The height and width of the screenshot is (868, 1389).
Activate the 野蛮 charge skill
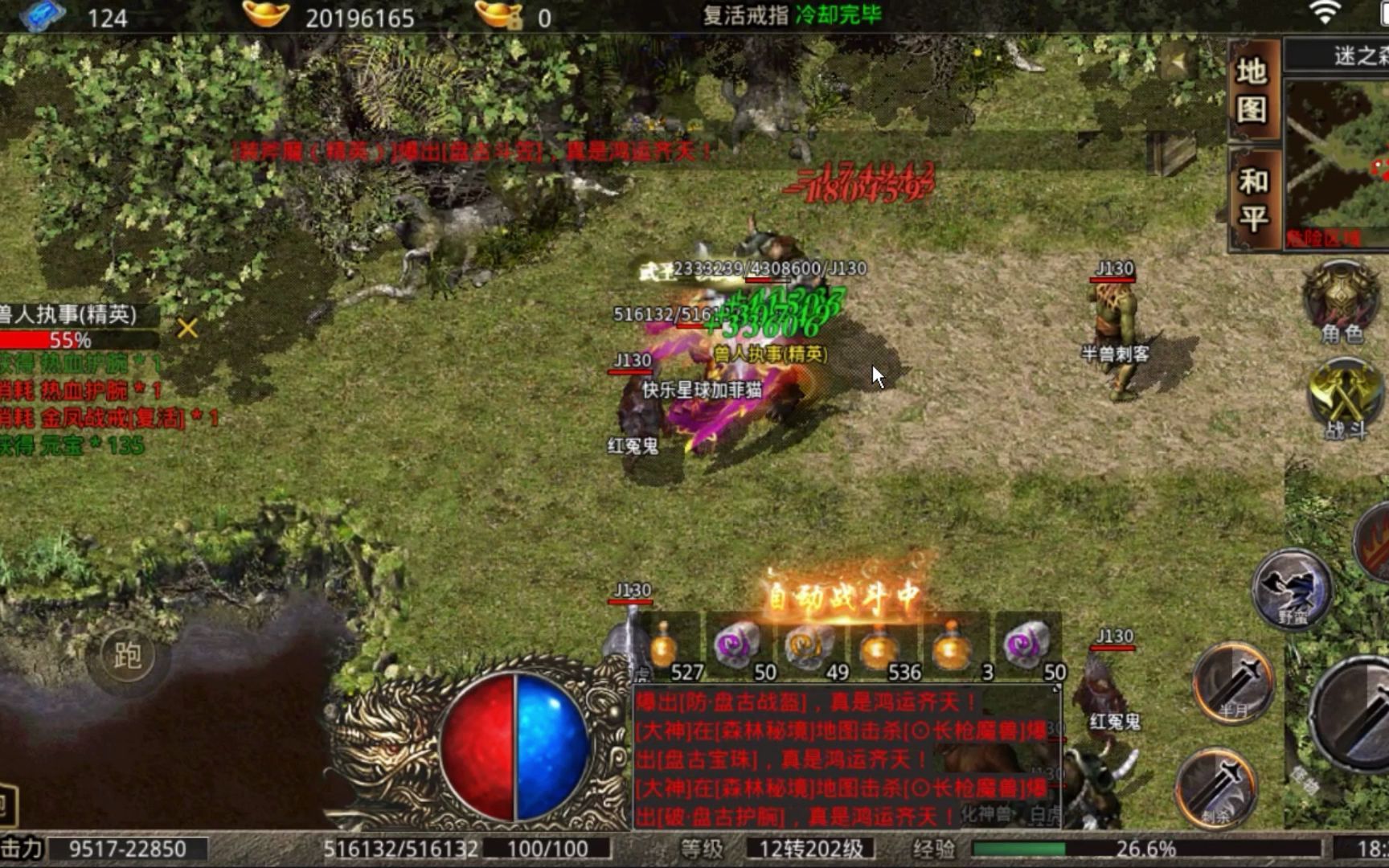(1292, 588)
